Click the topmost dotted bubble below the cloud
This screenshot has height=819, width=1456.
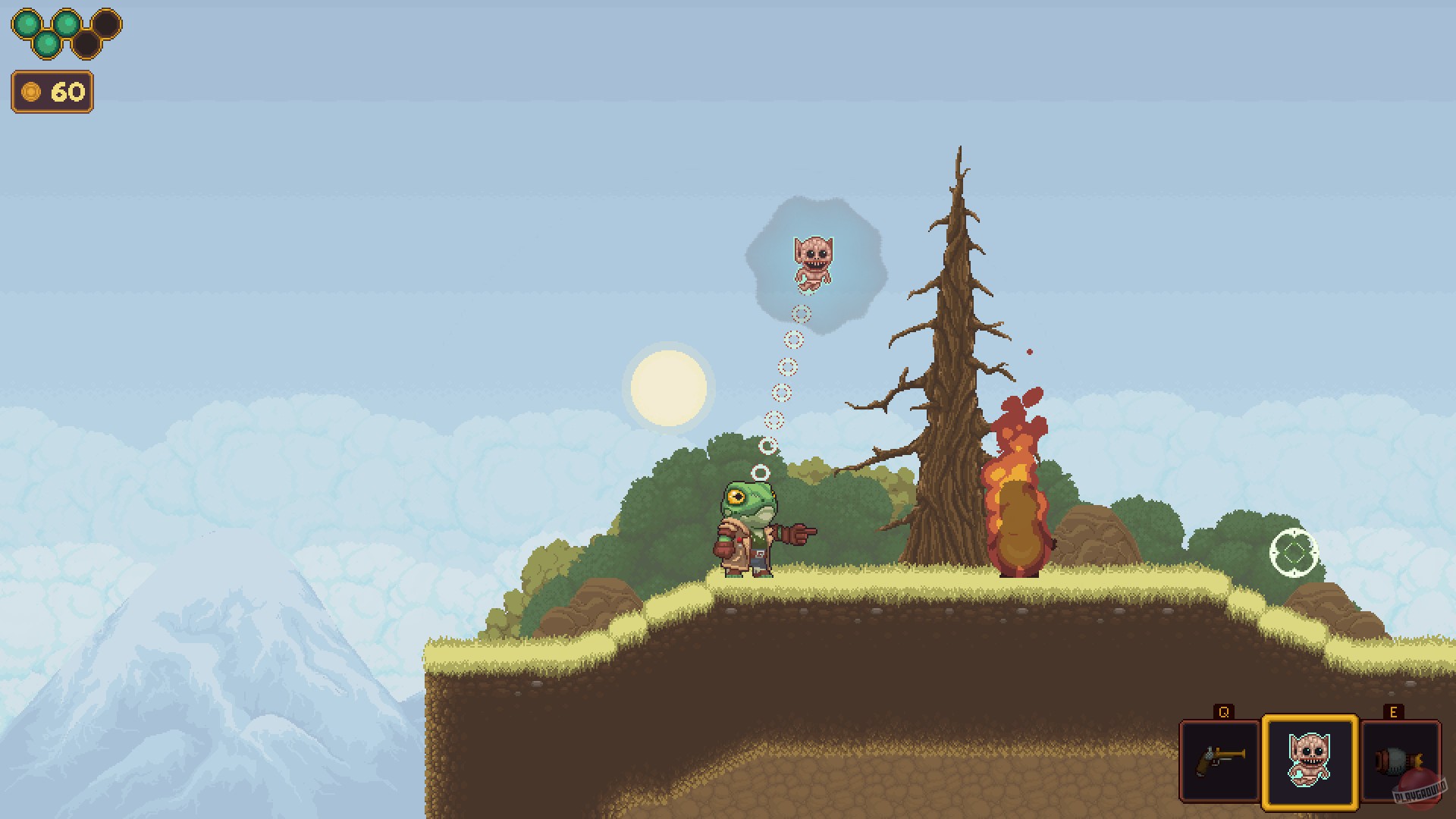click(800, 313)
